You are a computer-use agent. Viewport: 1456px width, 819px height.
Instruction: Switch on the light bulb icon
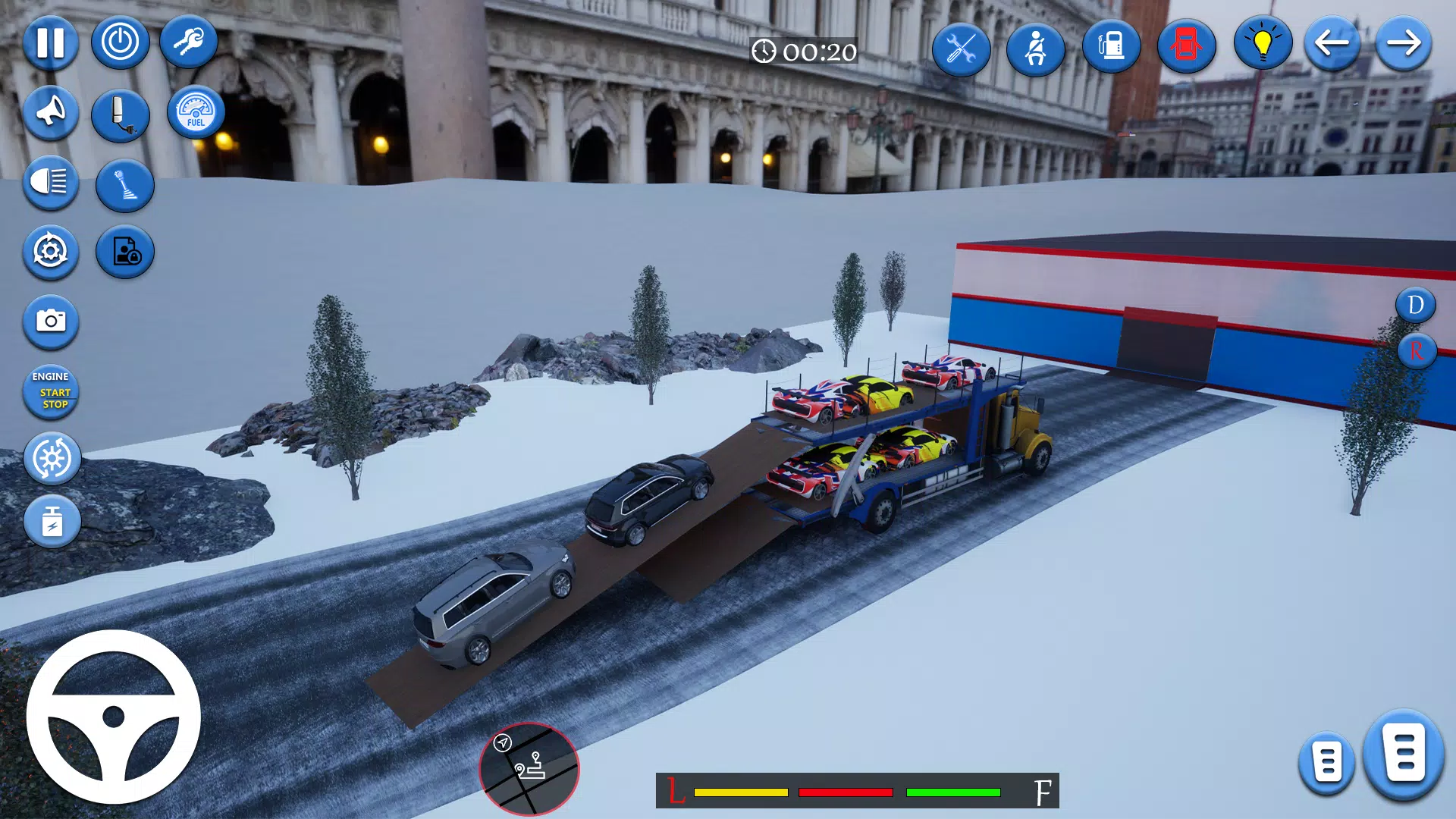point(1262,44)
